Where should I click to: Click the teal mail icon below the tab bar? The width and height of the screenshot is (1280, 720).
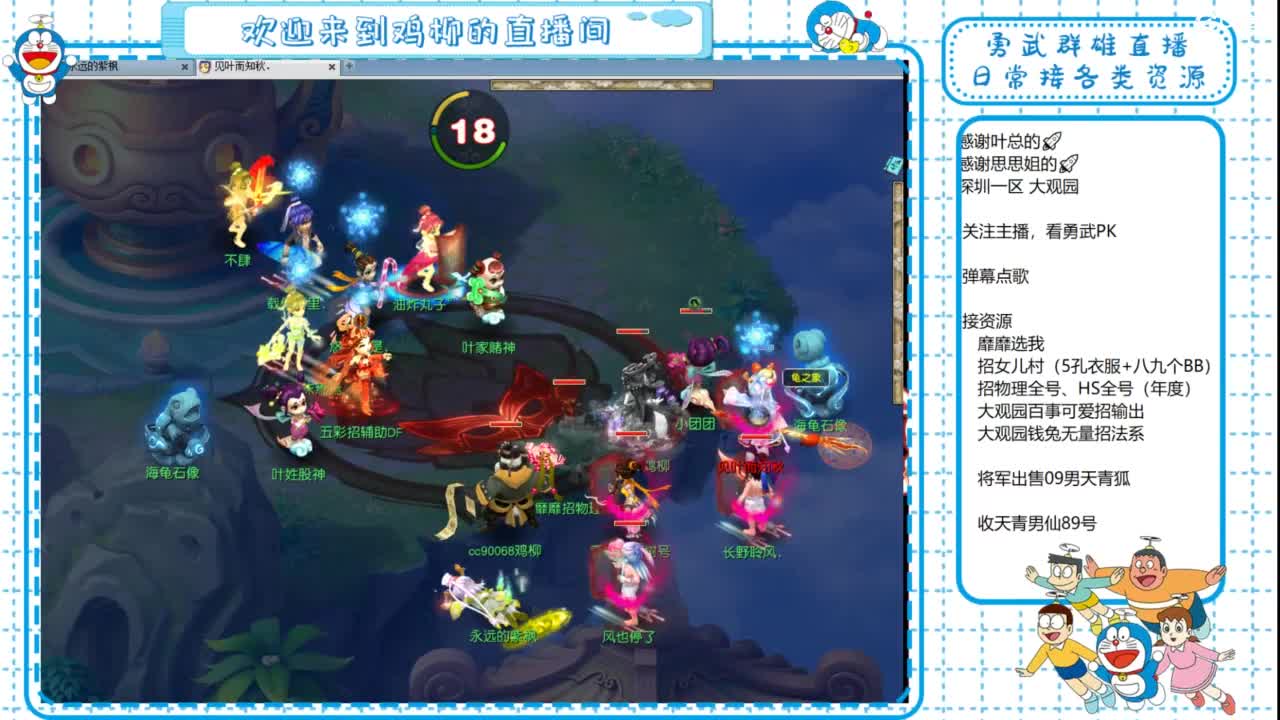tap(893, 163)
